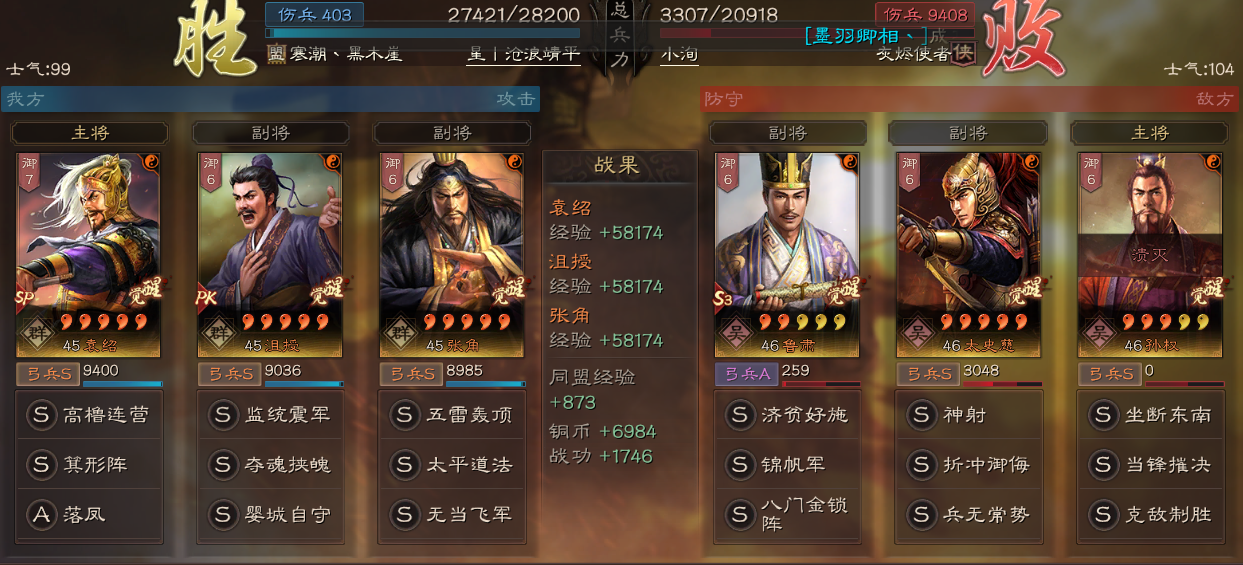Show the 高橹连营 skill details
The image size is (1243, 565).
(90, 414)
